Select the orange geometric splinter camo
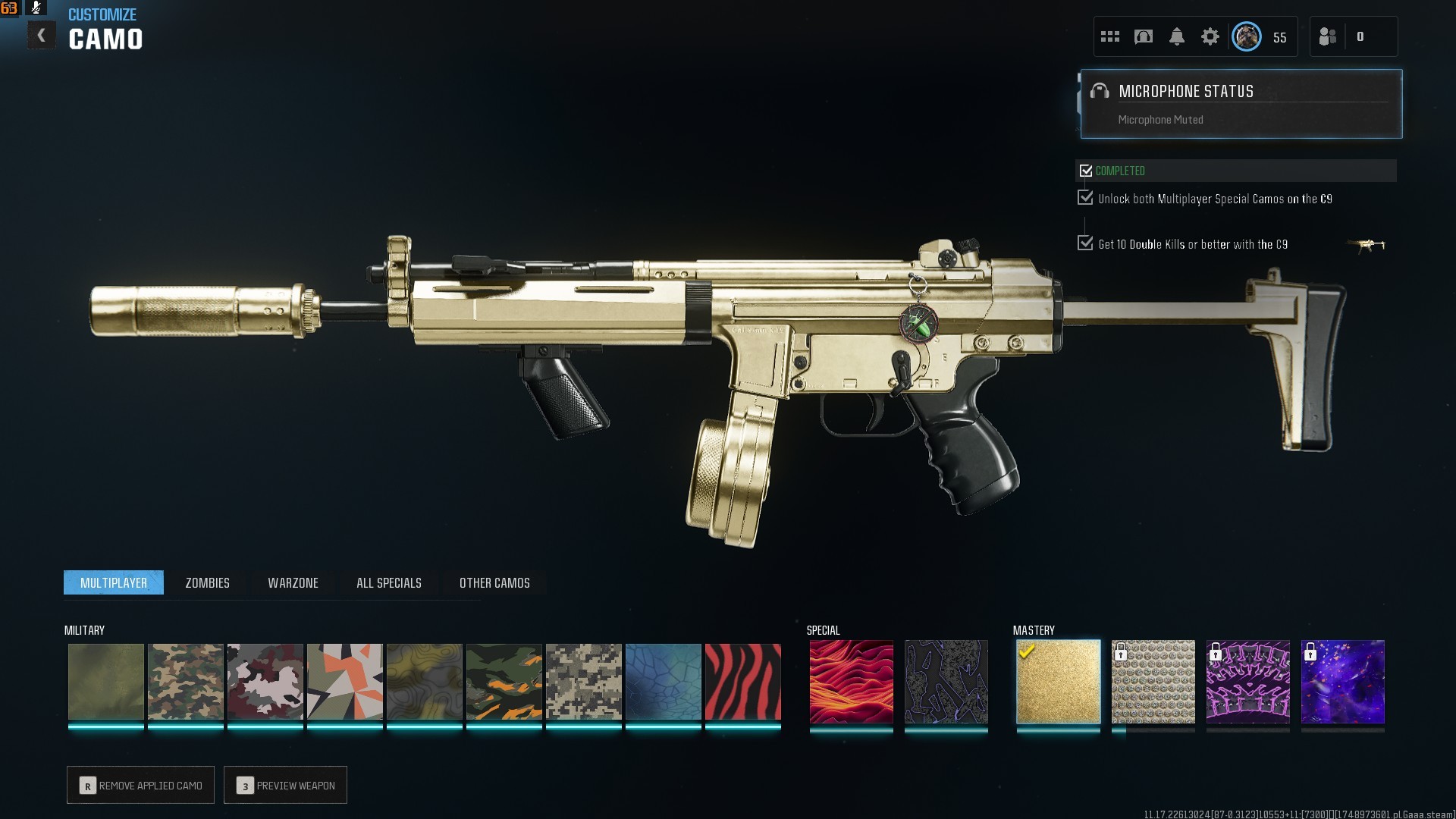Screen dimensions: 1456x819 click(x=344, y=682)
